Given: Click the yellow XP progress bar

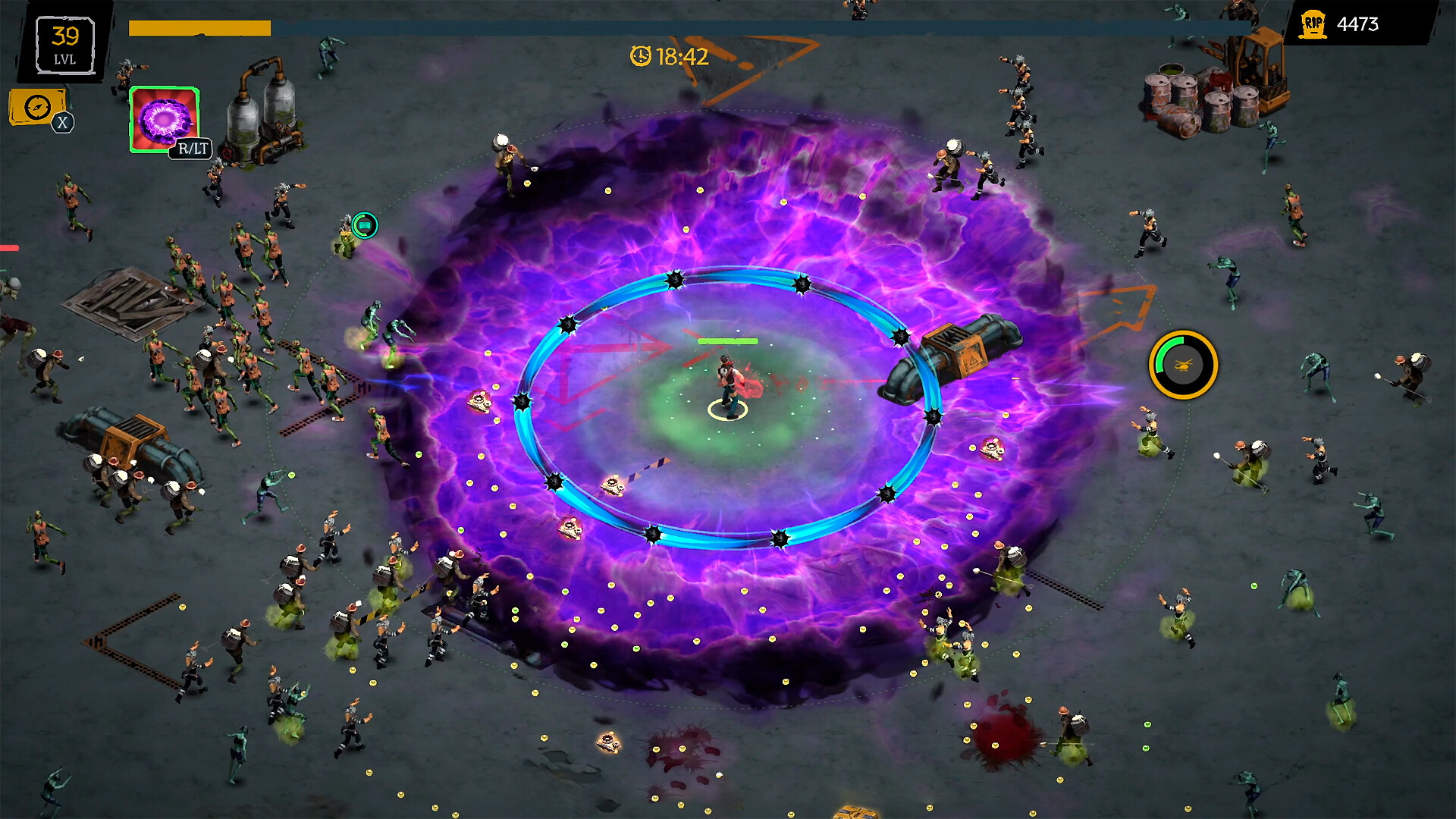Looking at the screenshot, I should click(199, 28).
